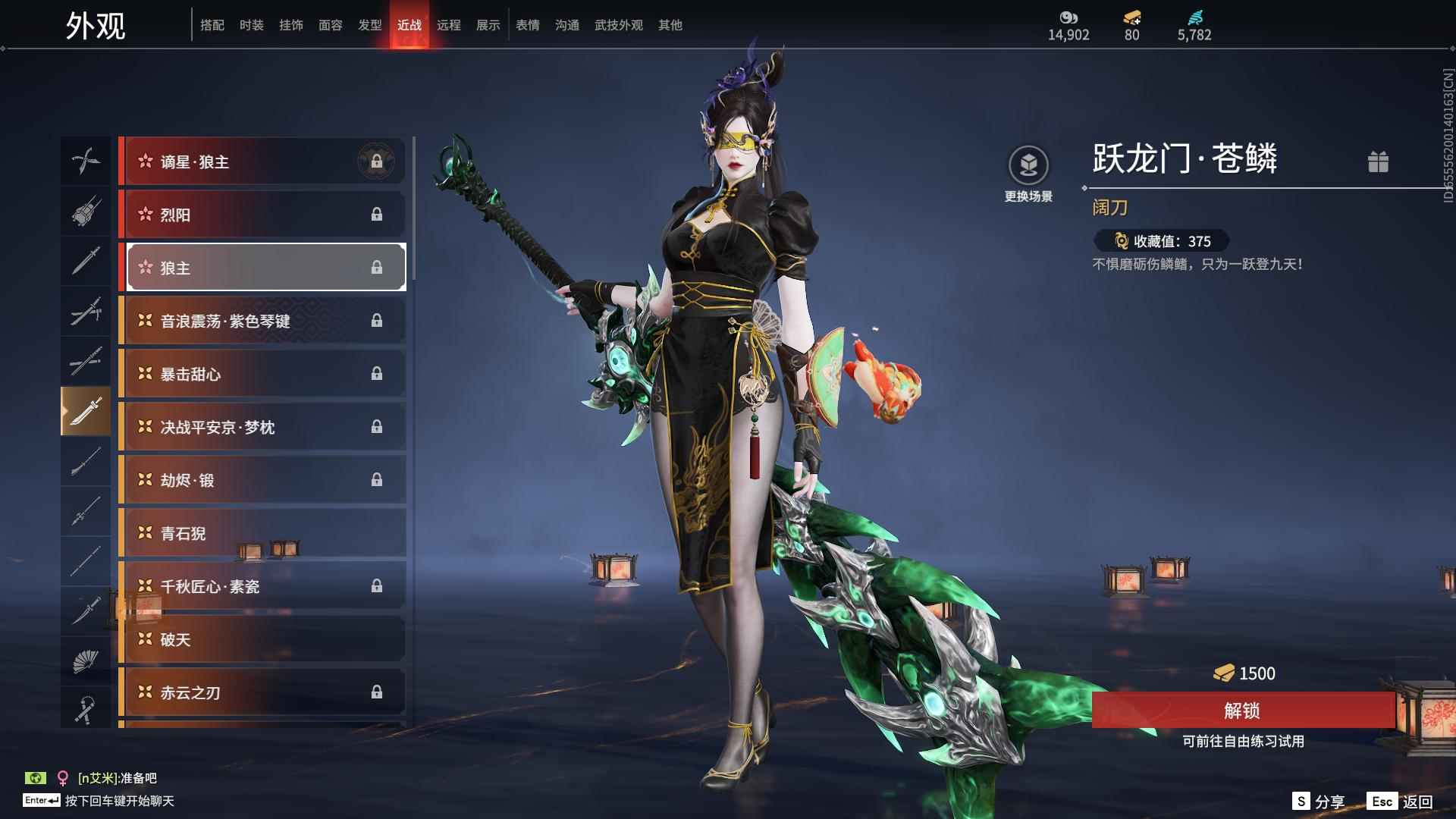Click the 分享 share button
This screenshot has width=1456, height=819.
coord(1319,802)
